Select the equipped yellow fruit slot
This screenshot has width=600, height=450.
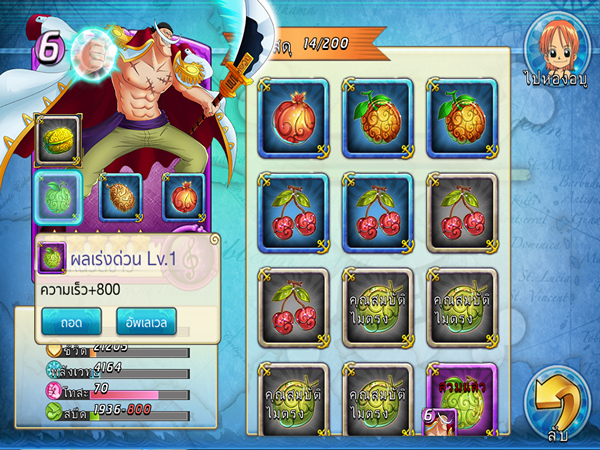(55, 139)
